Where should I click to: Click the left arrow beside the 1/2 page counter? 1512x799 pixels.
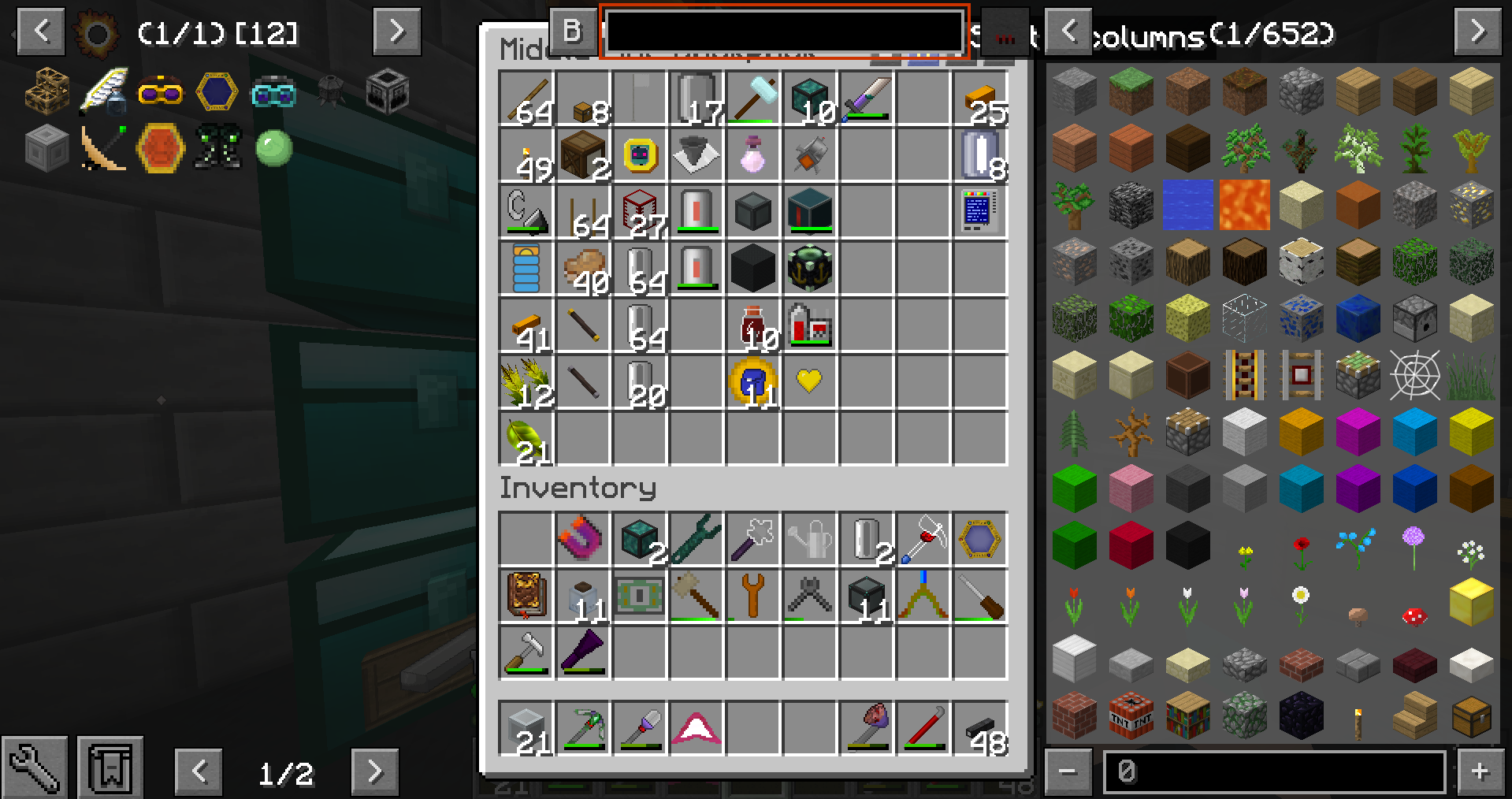(199, 772)
